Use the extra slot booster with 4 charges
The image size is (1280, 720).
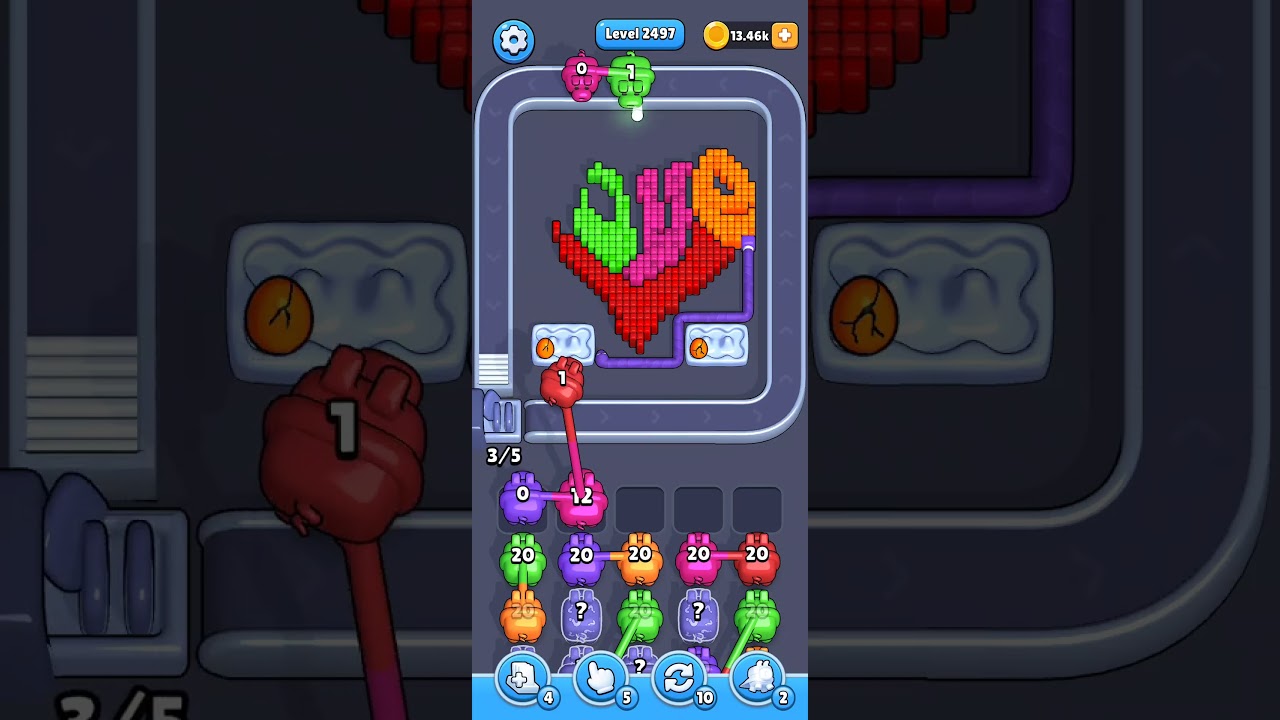(x=522, y=678)
